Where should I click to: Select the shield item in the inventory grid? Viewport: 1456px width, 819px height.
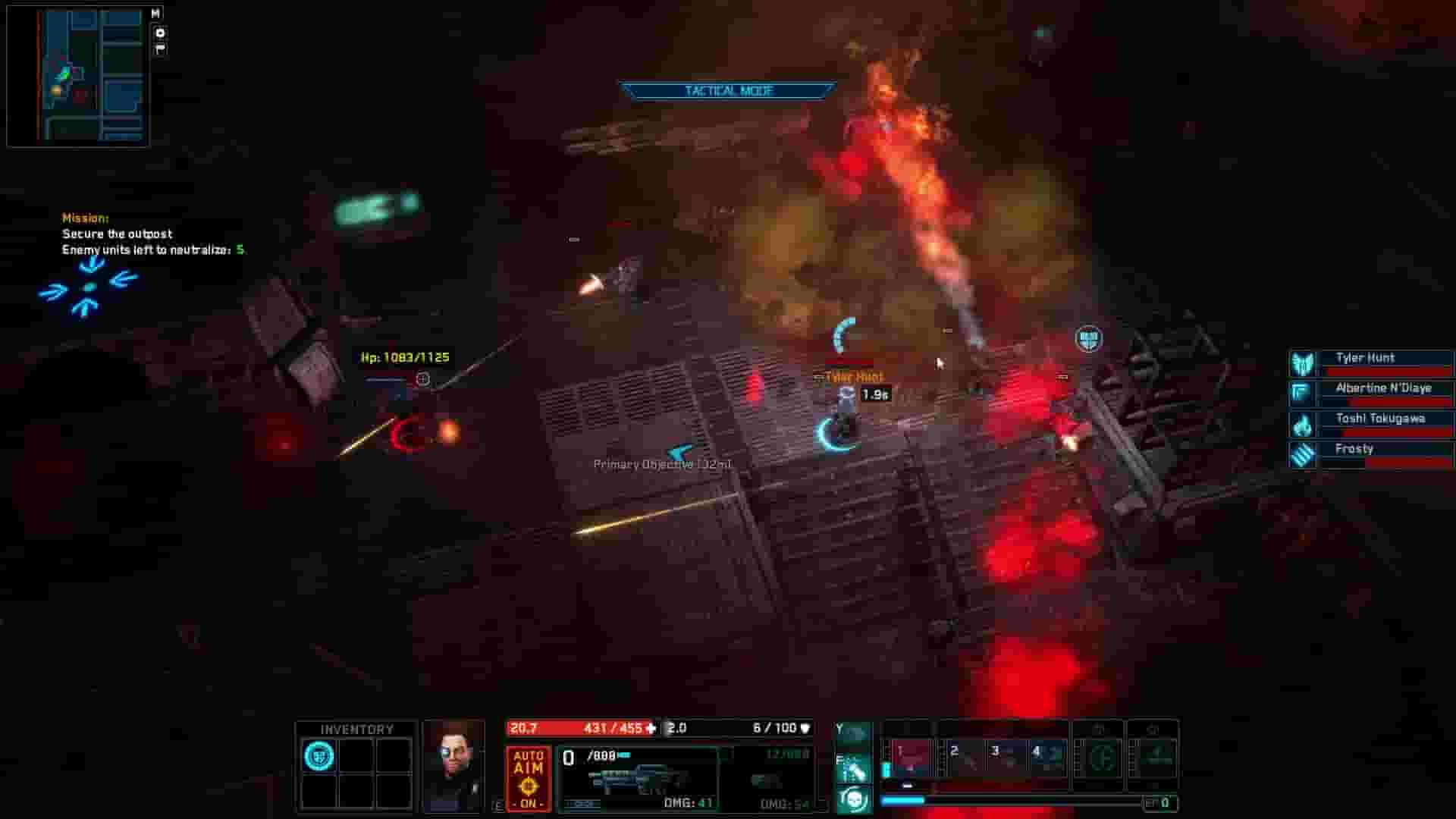click(x=318, y=756)
